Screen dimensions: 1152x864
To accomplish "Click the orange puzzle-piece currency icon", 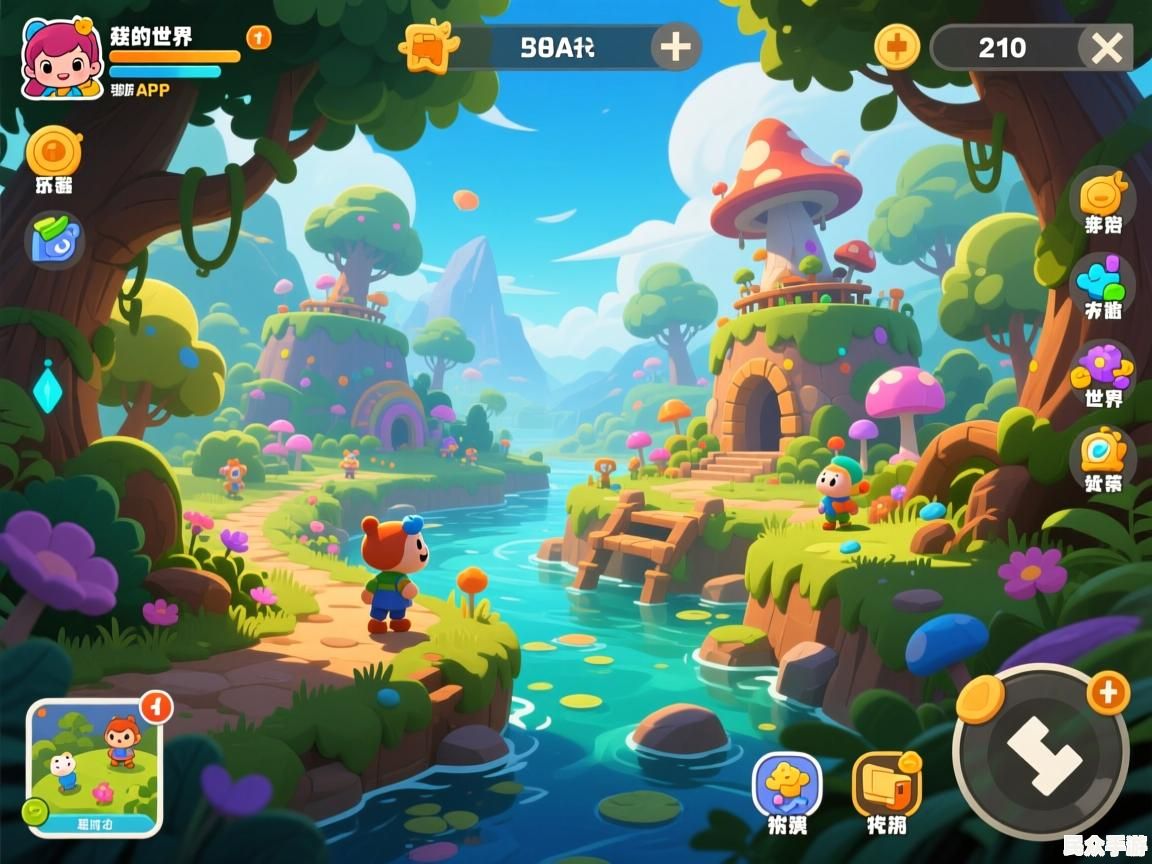I will (x=428, y=46).
